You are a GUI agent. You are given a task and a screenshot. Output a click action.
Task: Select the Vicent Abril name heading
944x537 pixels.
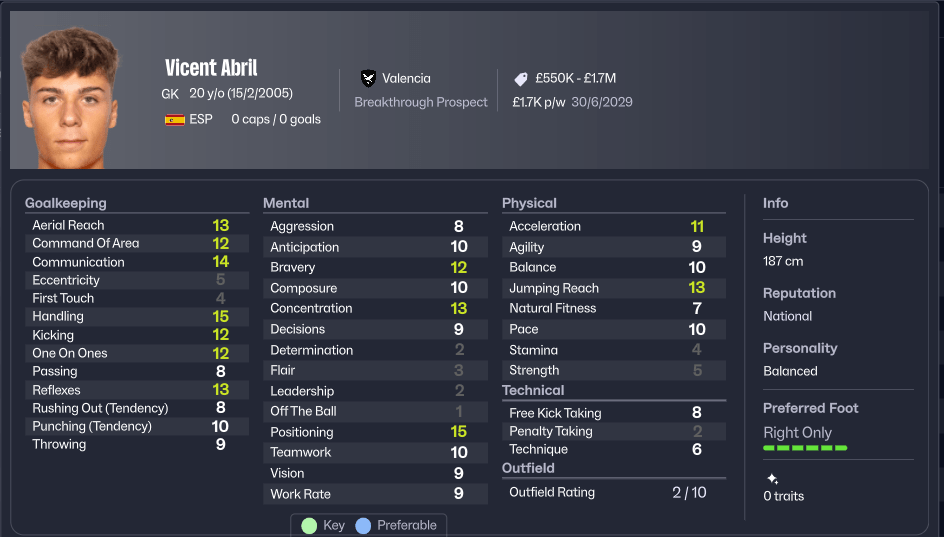(211, 68)
